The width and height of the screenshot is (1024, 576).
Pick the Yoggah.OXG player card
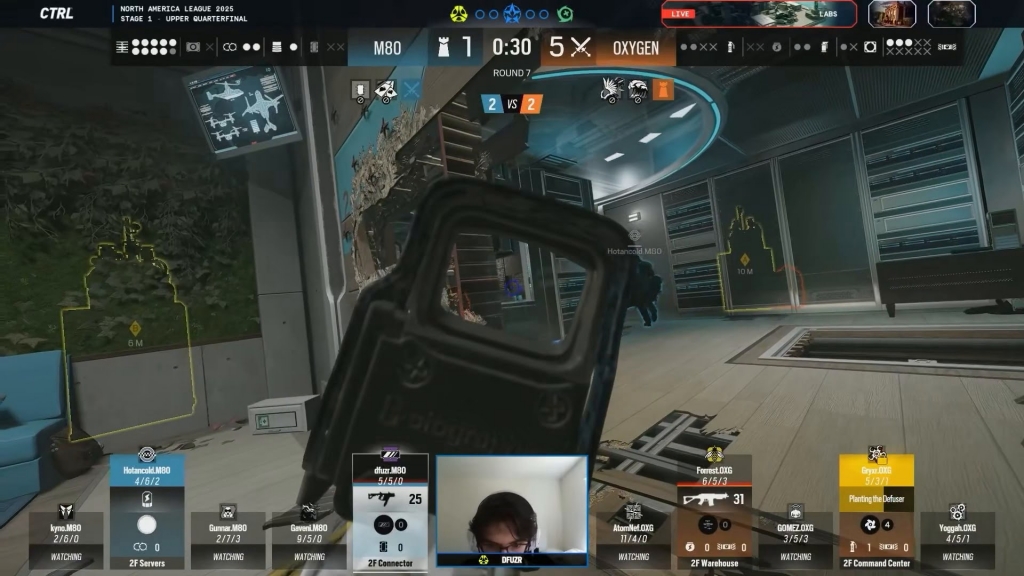click(x=957, y=538)
